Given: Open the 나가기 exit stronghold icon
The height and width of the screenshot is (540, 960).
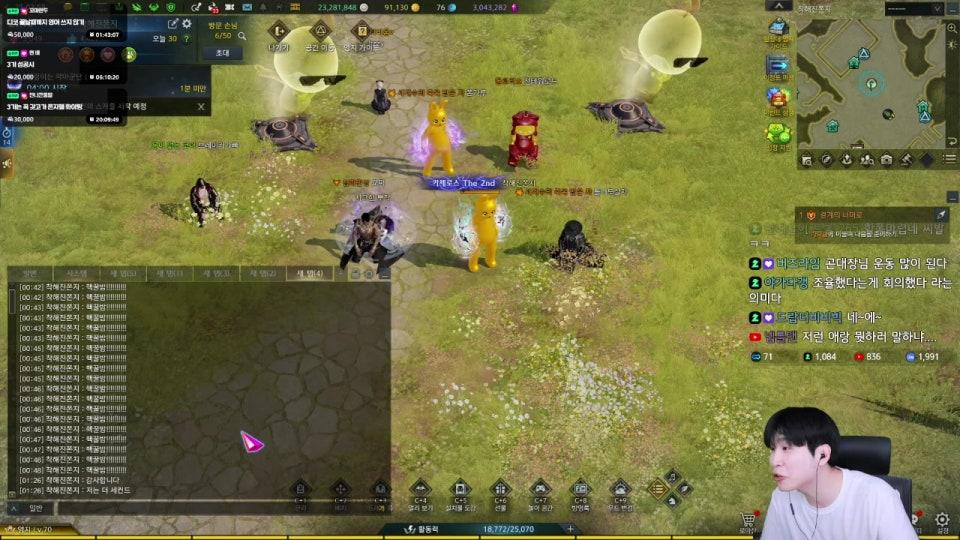Looking at the screenshot, I should click(x=279, y=32).
